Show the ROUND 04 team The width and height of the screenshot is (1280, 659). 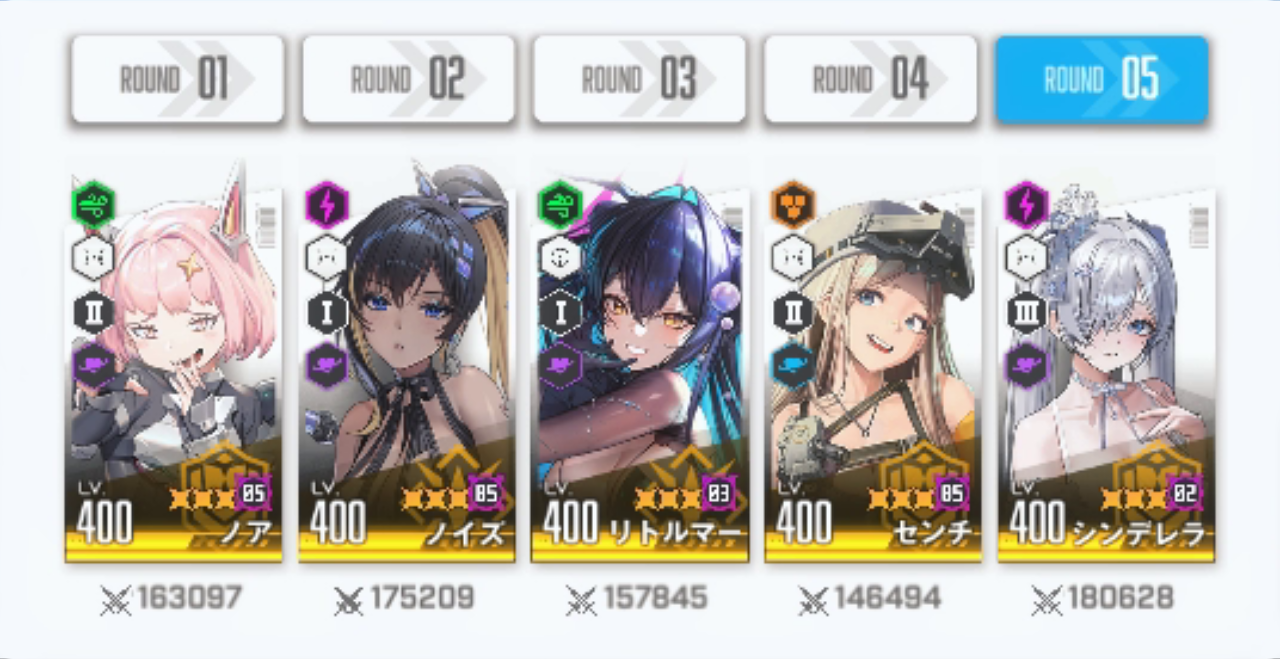(x=870, y=80)
